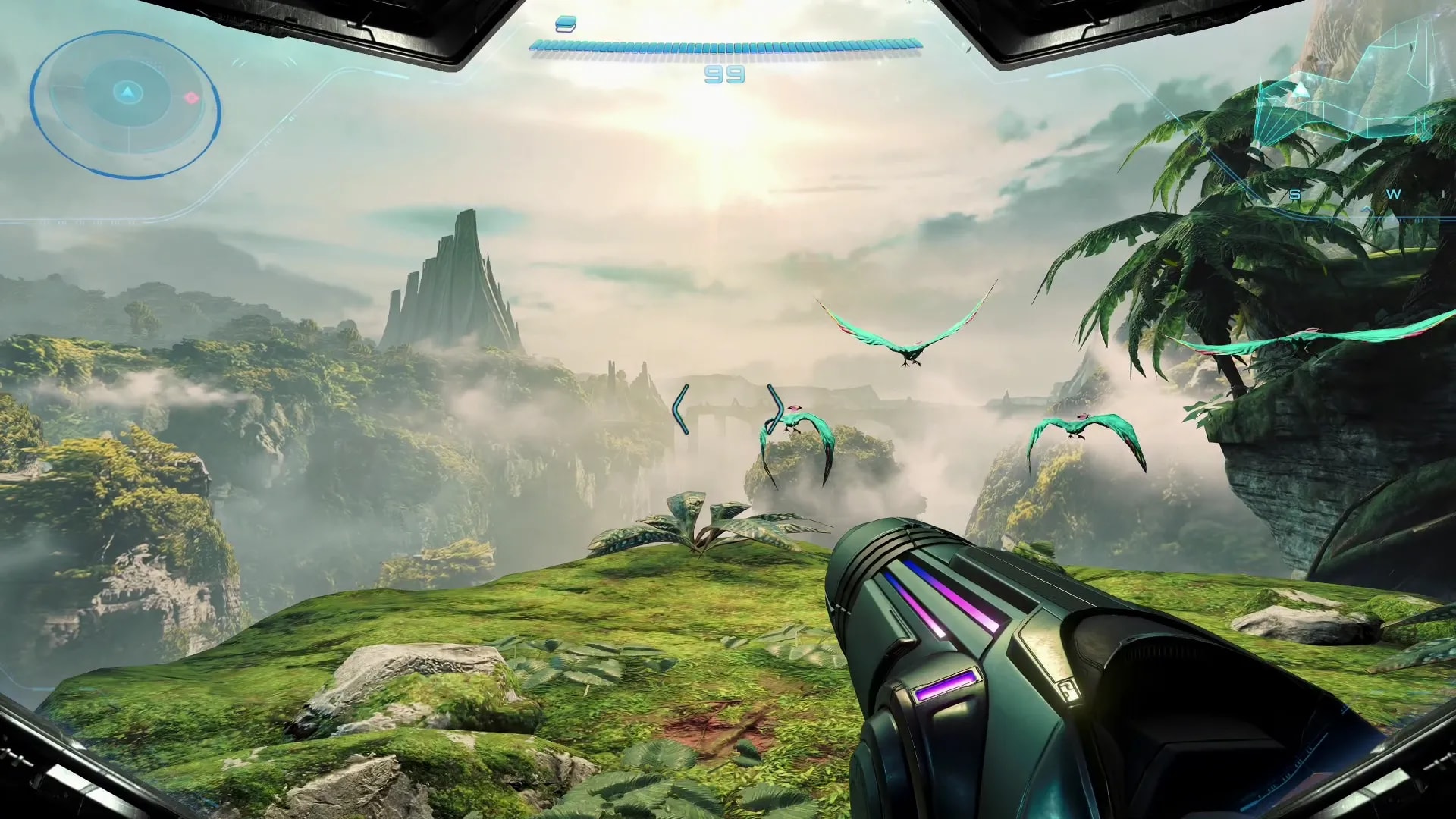Click the player arrow at radar center
The width and height of the screenshot is (1456, 819).
[x=127, y=93]
